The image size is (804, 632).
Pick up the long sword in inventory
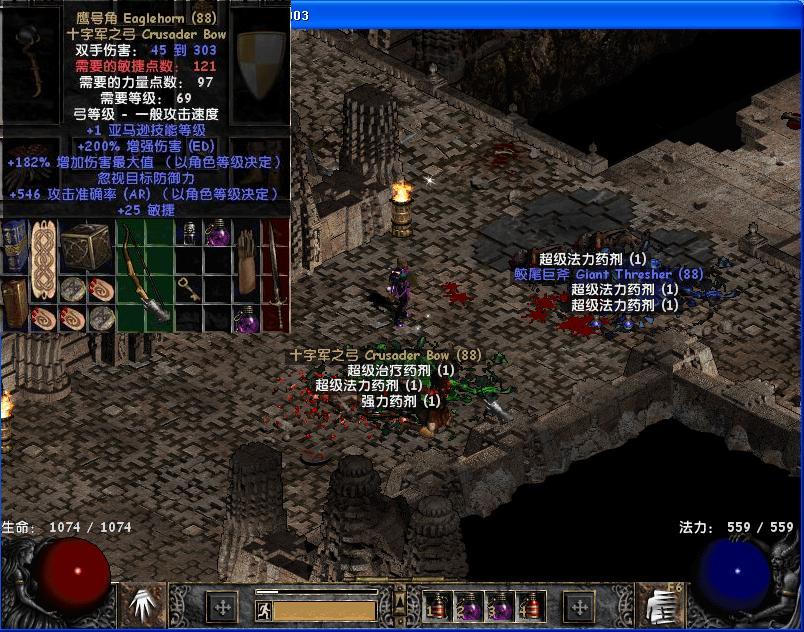coord(275,275)
